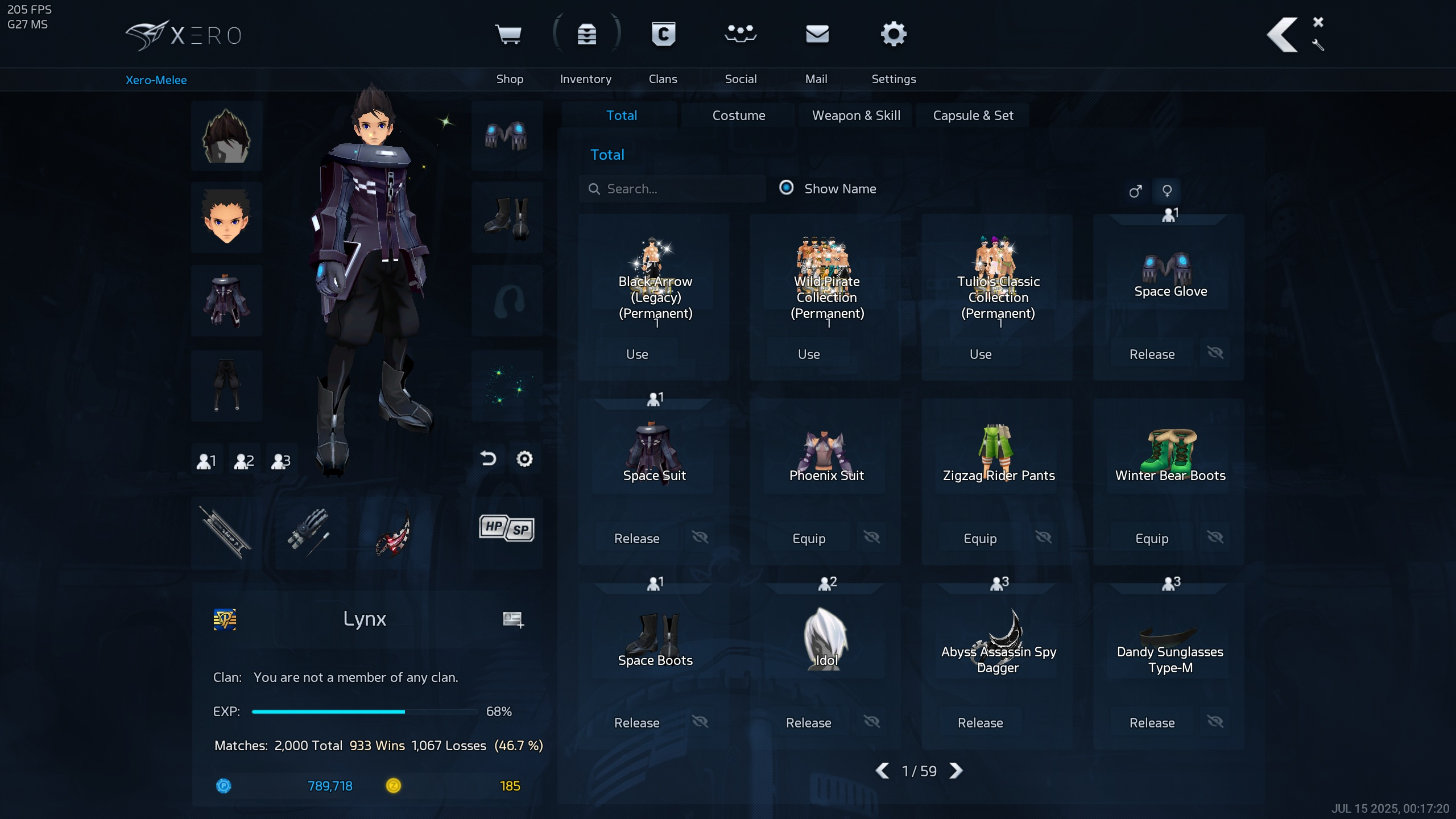This screenshot has width=1456, height=819.
Task: Close the window with the X button
Action: point(1318,22)
